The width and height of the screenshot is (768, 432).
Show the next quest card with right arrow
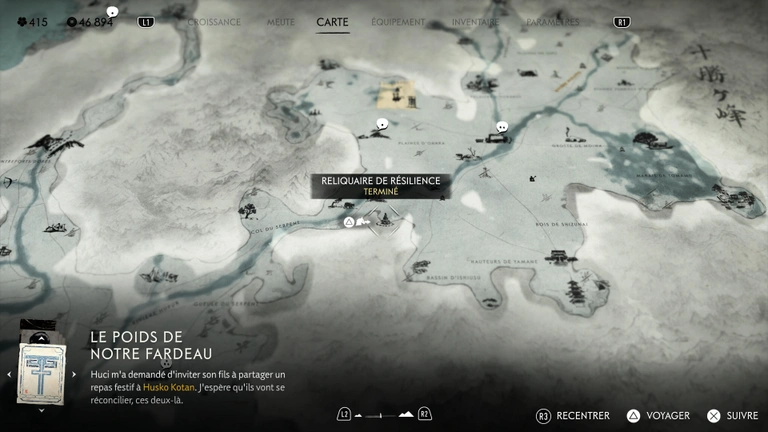pyautogui.click(x=73, y=375)
